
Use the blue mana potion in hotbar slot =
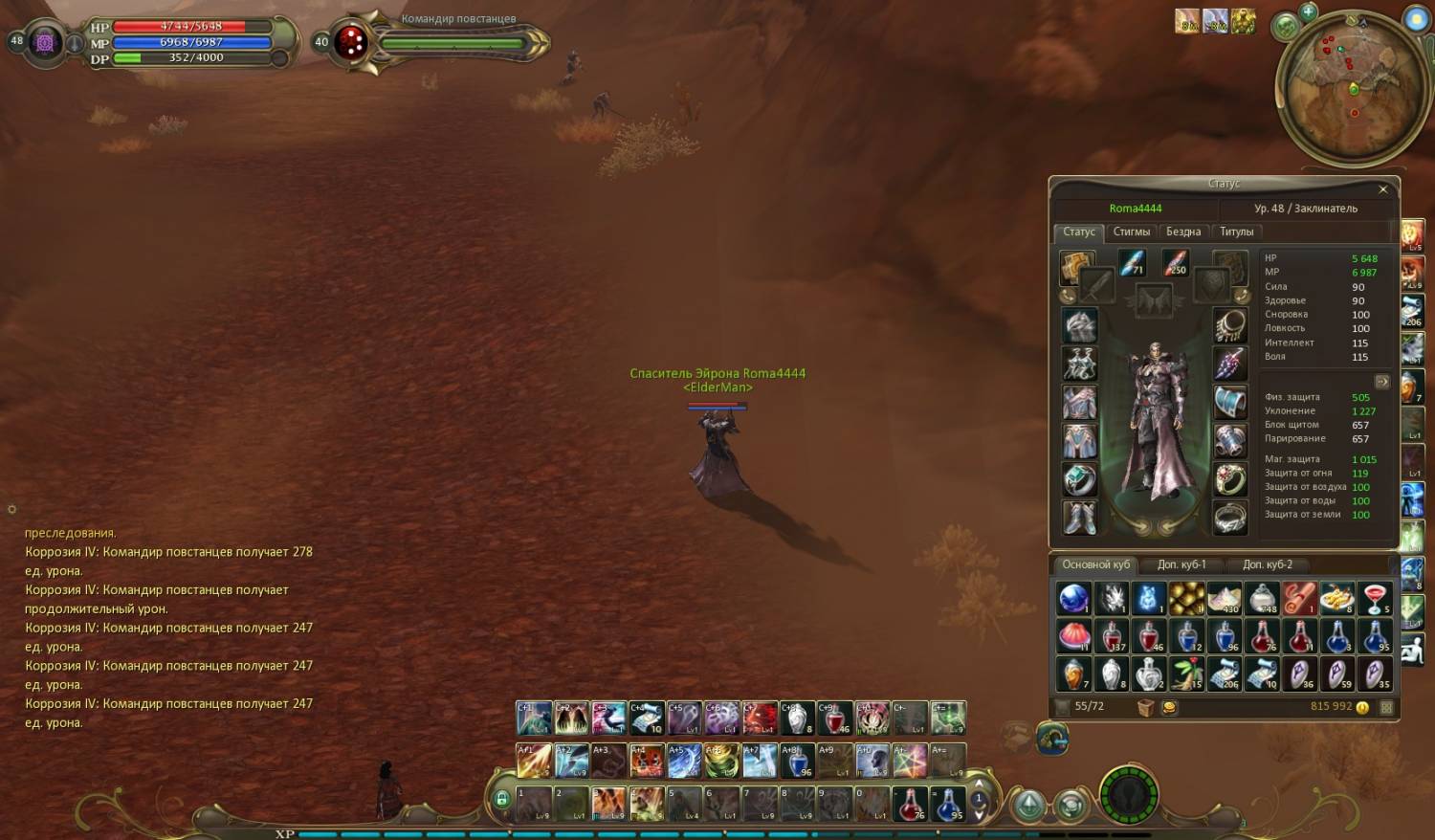947,804
